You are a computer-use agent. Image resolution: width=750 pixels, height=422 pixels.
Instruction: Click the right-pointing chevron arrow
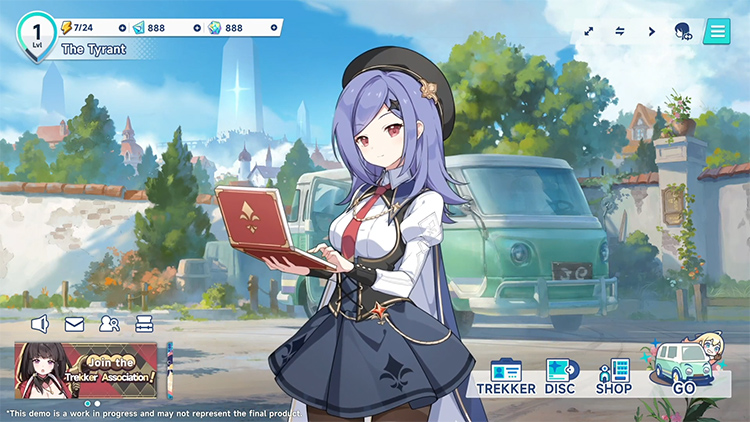pyautogui.click(x=652, y=31)
